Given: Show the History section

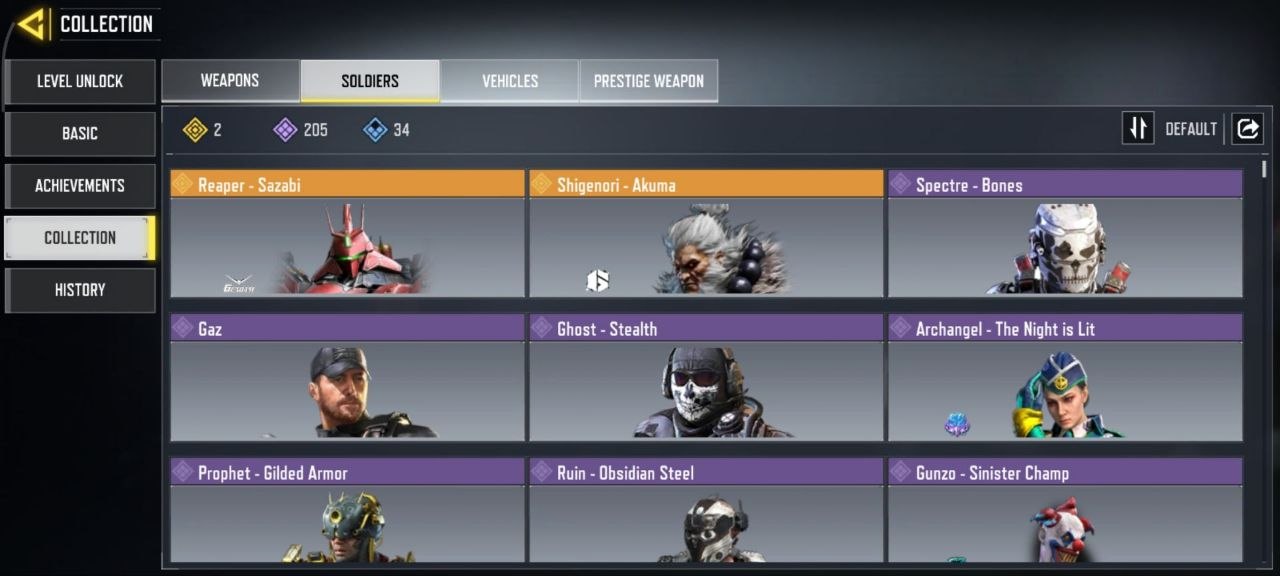Looking at the screenshot, I should pyautogui.click(x=80, y=289).
